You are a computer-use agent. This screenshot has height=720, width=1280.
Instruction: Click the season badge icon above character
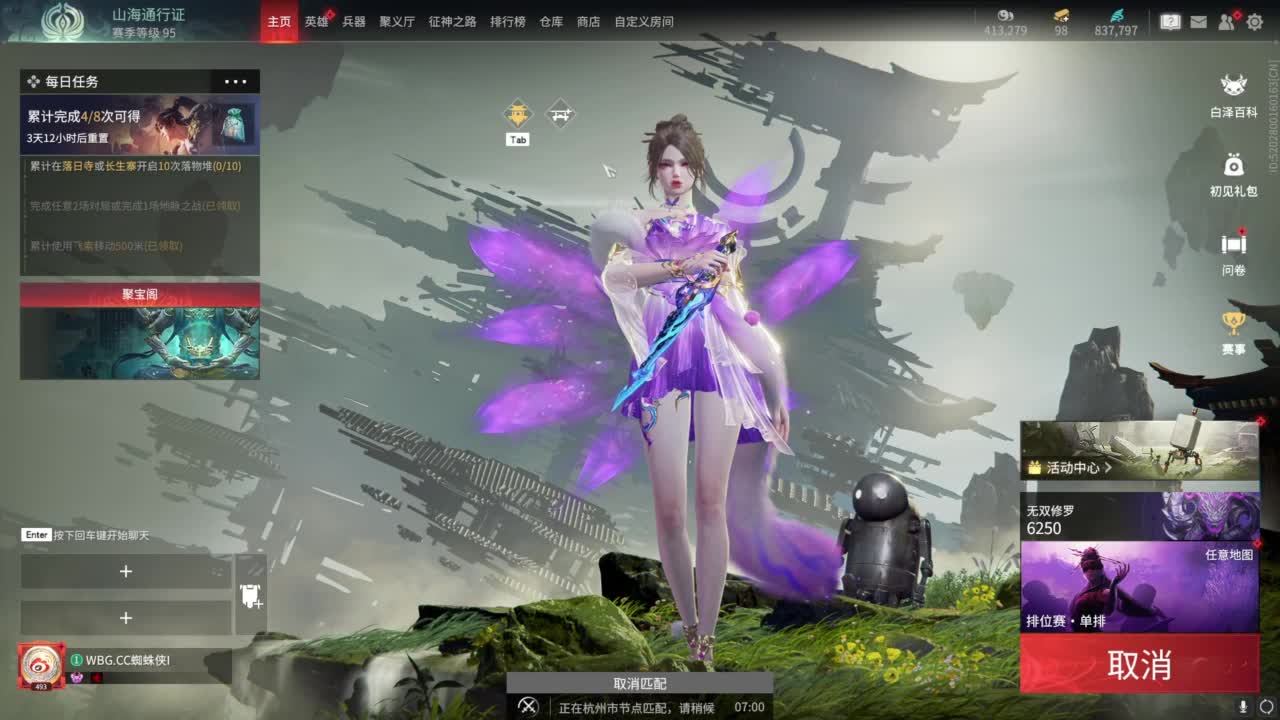pos(516,113)
